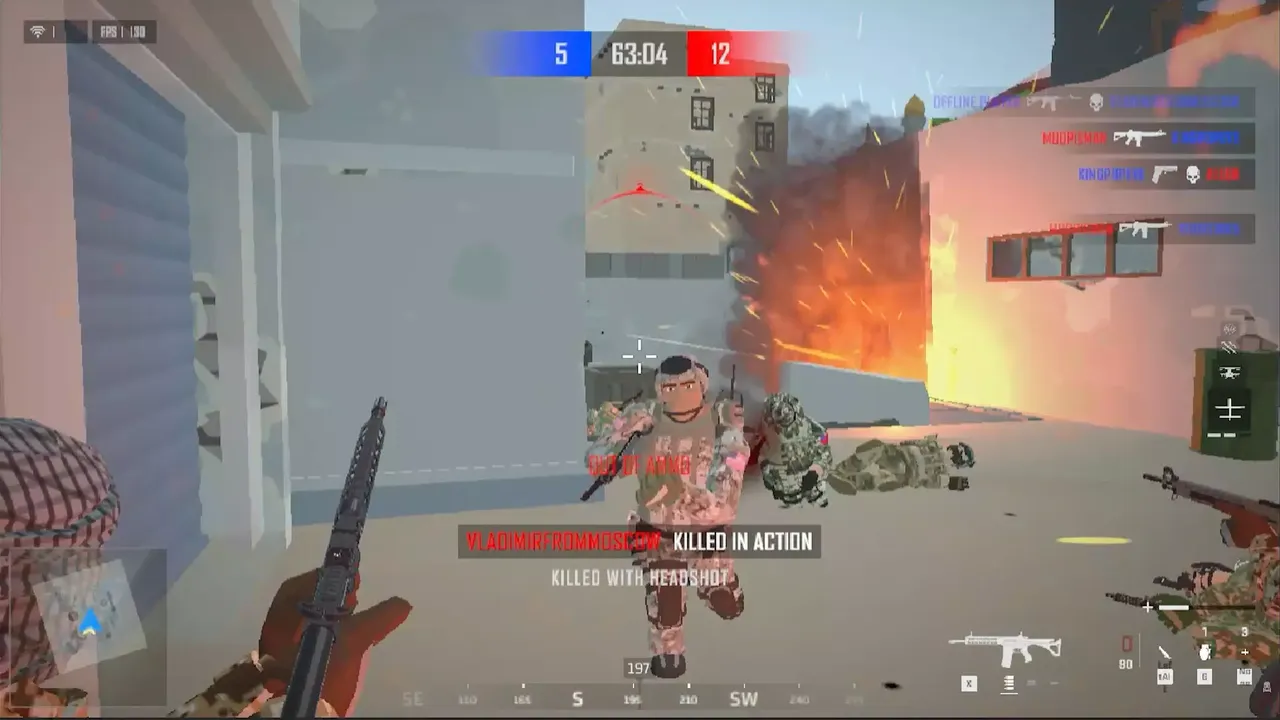Screen dimensions: 1280x720
Task: Select the knife icon bound to Left Alt
Action: click(x=1163, y=653)
